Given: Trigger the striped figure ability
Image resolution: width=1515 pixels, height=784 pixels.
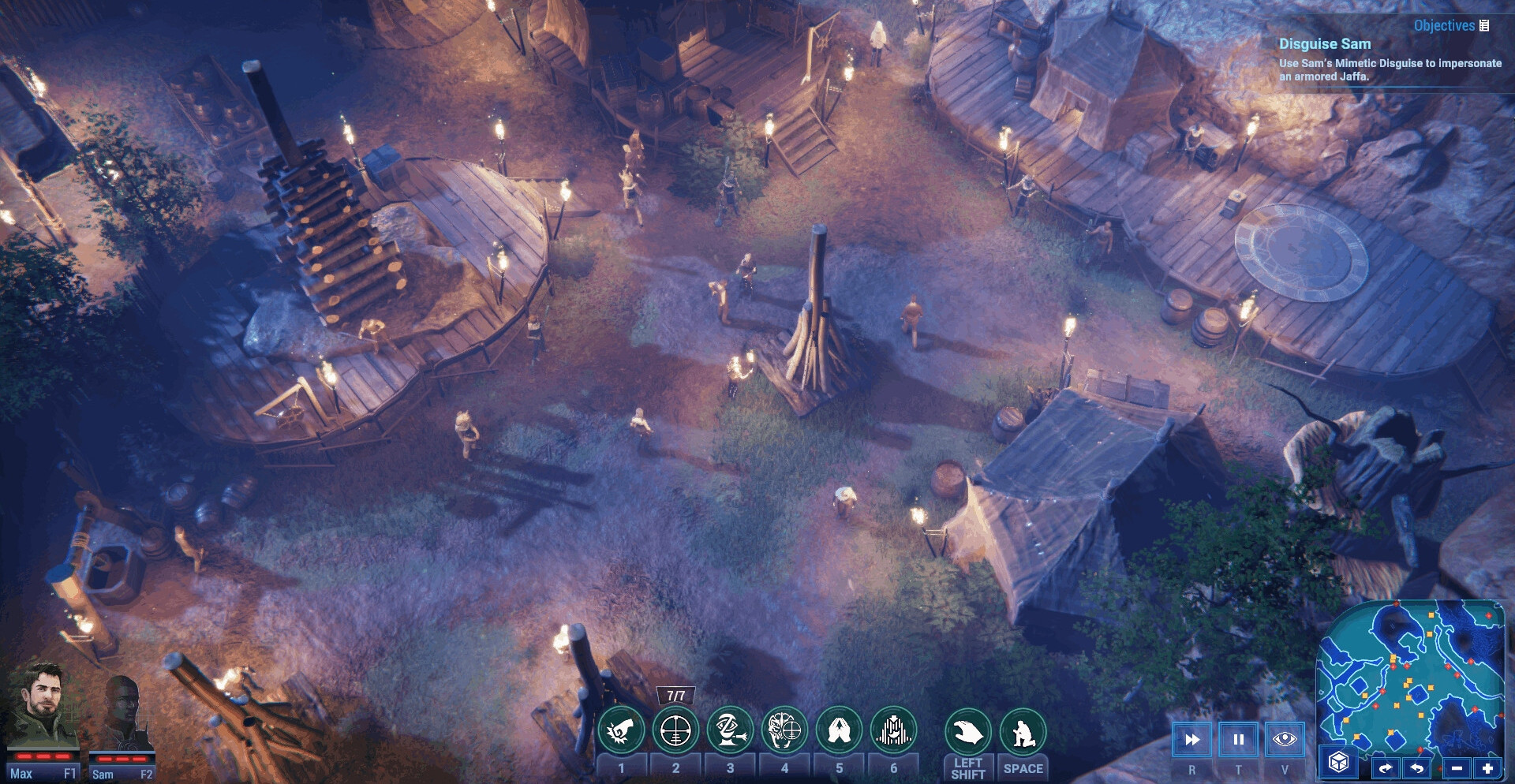Looking at the screenshot, I should pos(893,731).
